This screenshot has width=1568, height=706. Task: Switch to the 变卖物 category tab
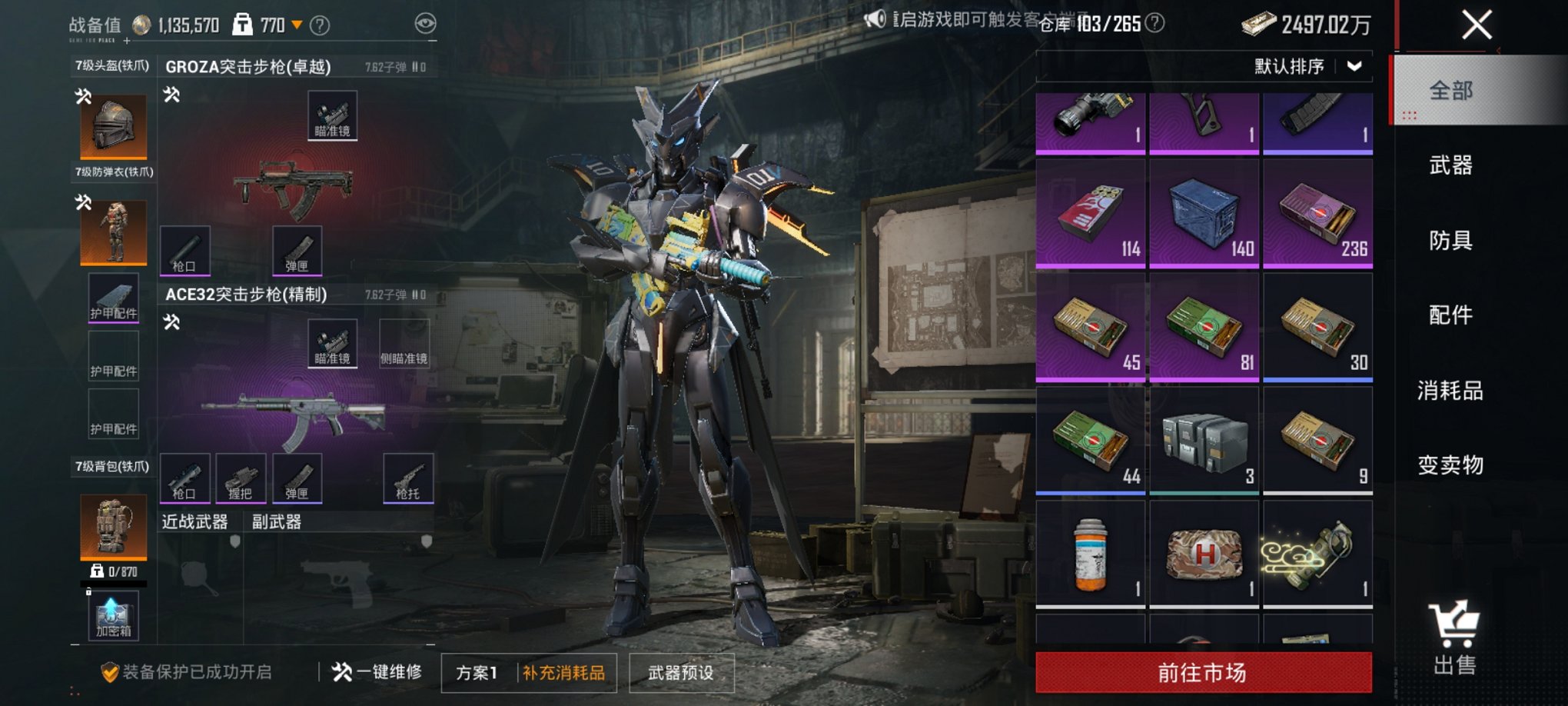[x=1450, y=465]
